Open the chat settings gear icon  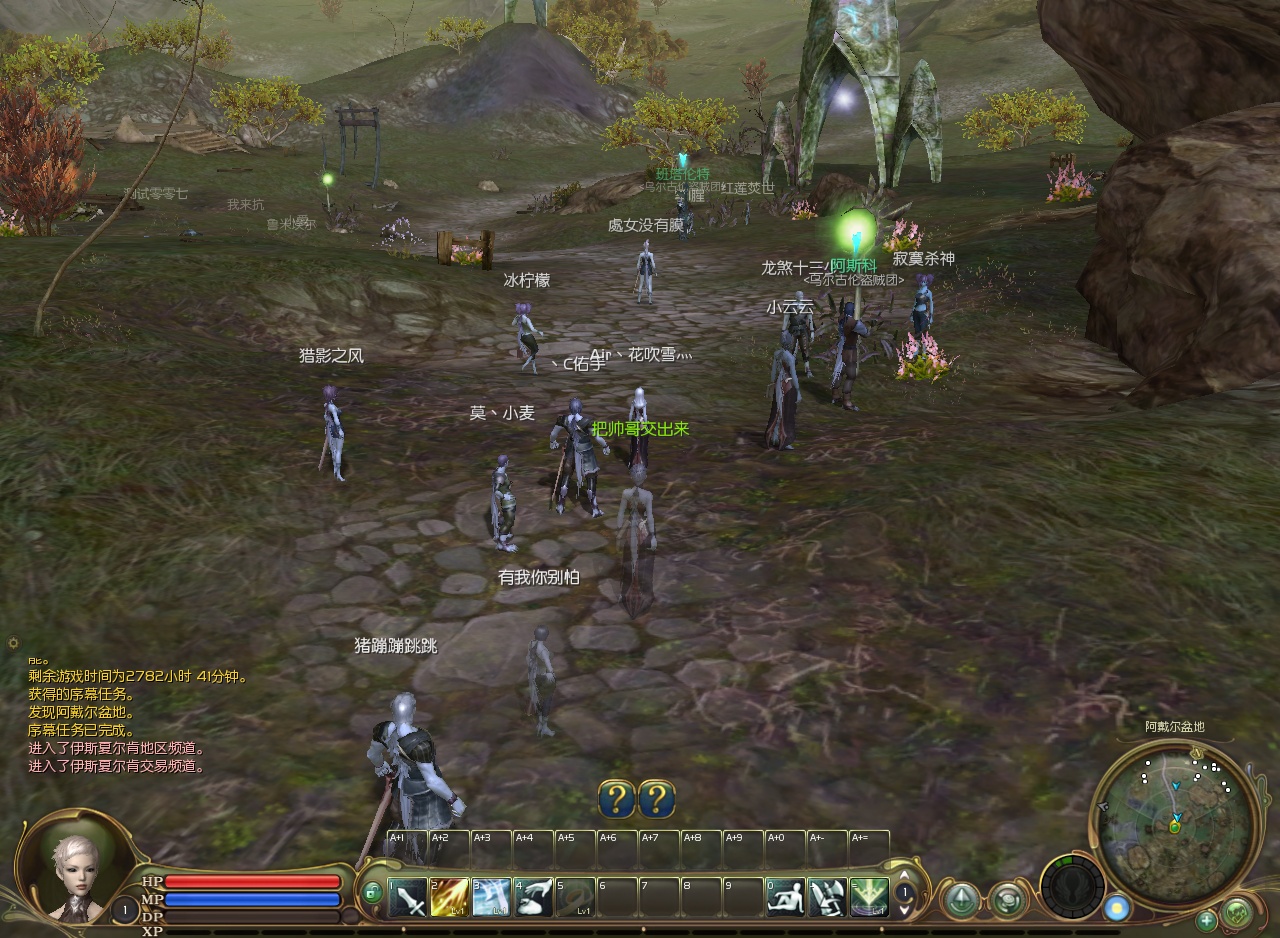pyautogui.click(x=13, y=643)
